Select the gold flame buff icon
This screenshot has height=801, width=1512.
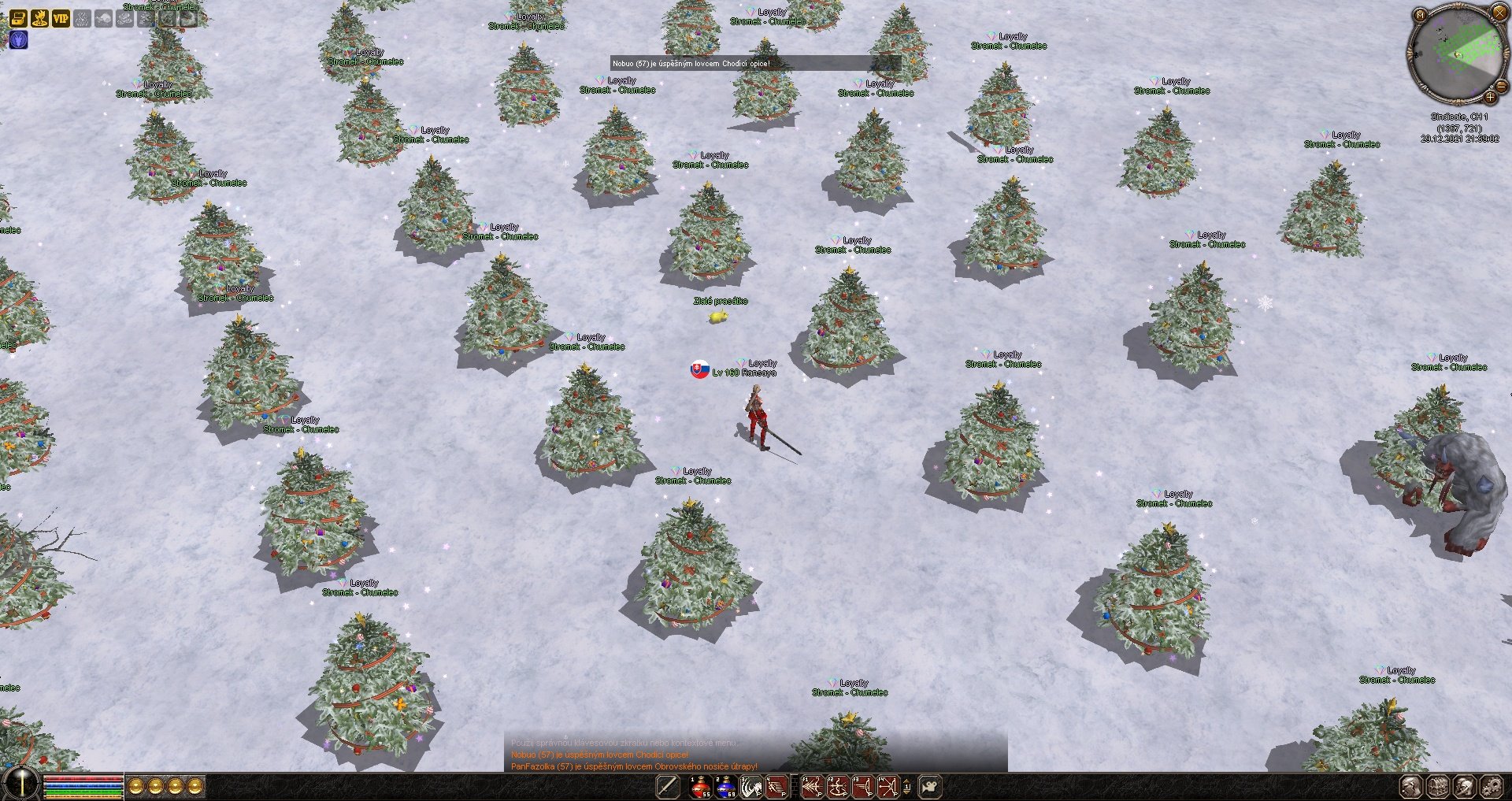pos(39,17)
